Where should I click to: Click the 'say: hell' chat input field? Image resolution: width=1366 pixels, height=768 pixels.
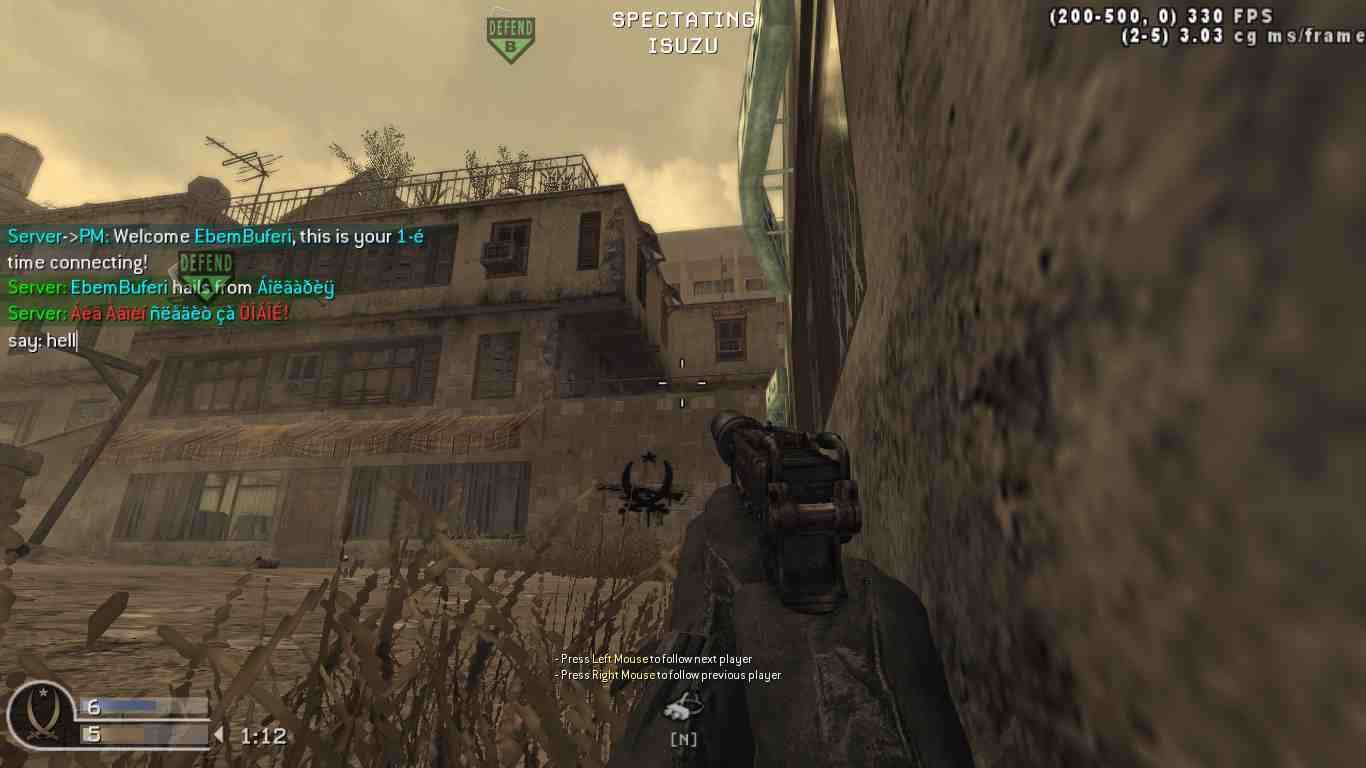[42, 341]
